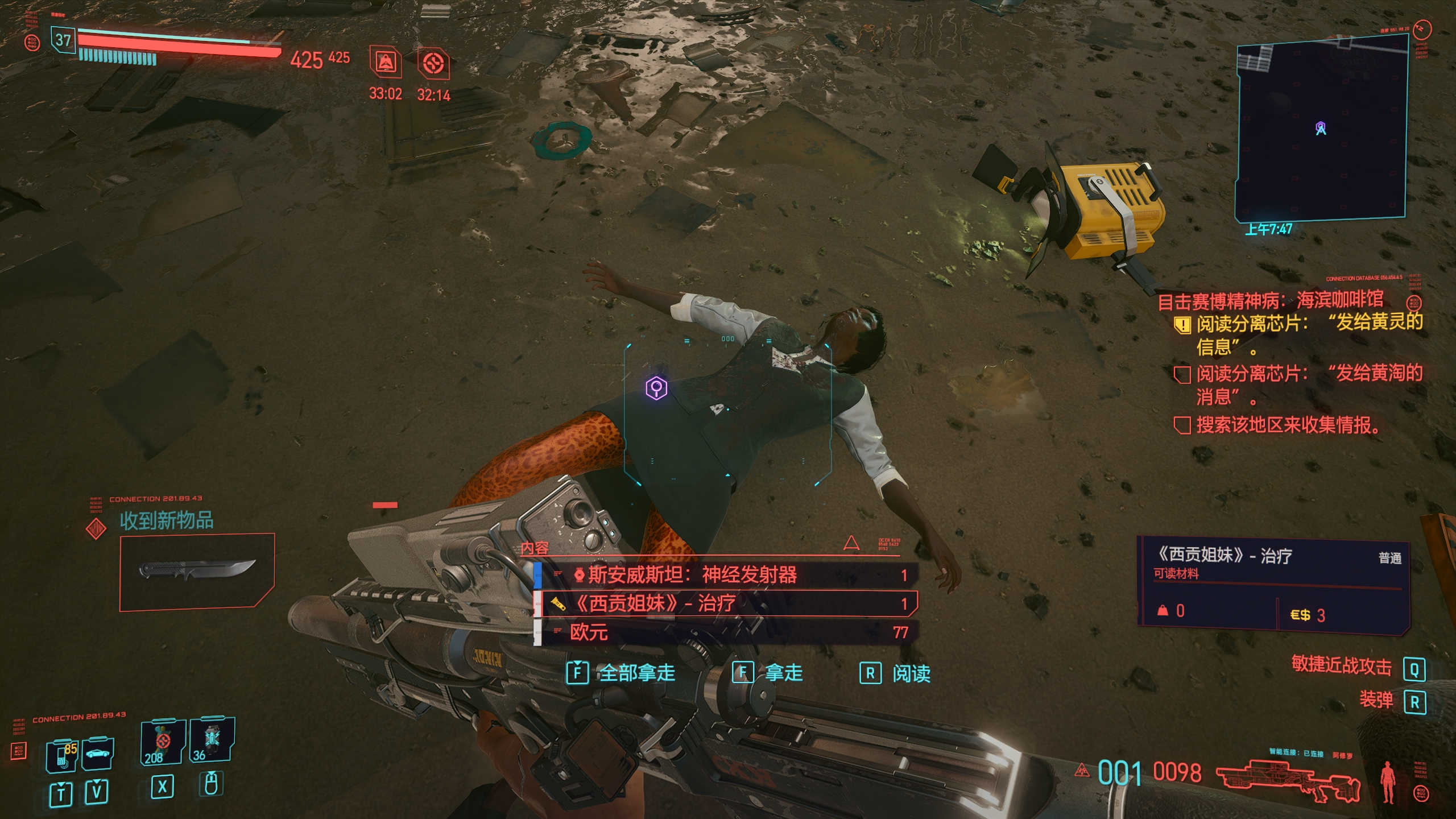Click 全部拿走 to take all loot
Image resolution: width=1456 pixels, height=819 pixels.
tap(622, 673)
